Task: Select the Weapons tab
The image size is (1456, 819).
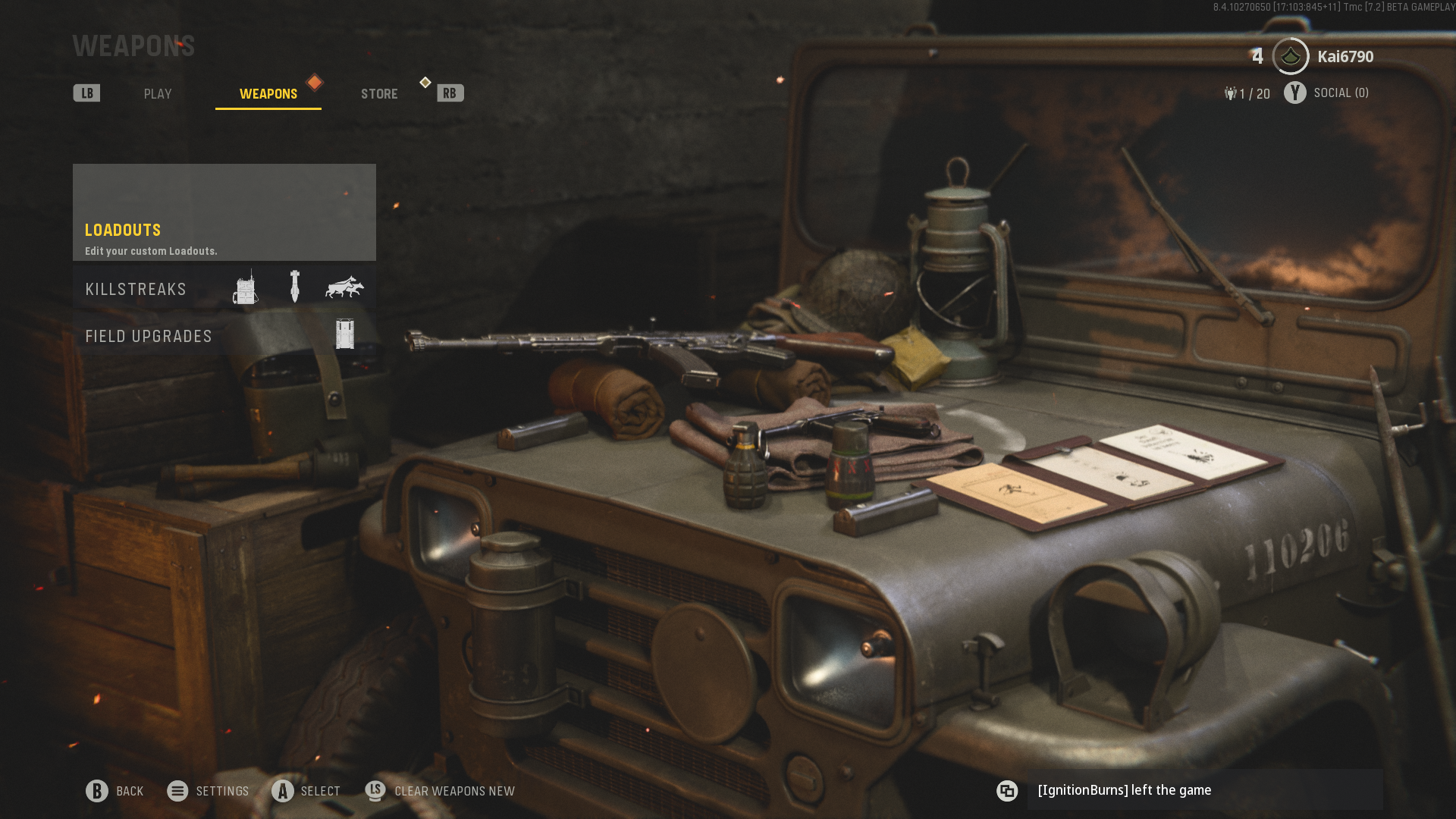Action: click(268, 94)
